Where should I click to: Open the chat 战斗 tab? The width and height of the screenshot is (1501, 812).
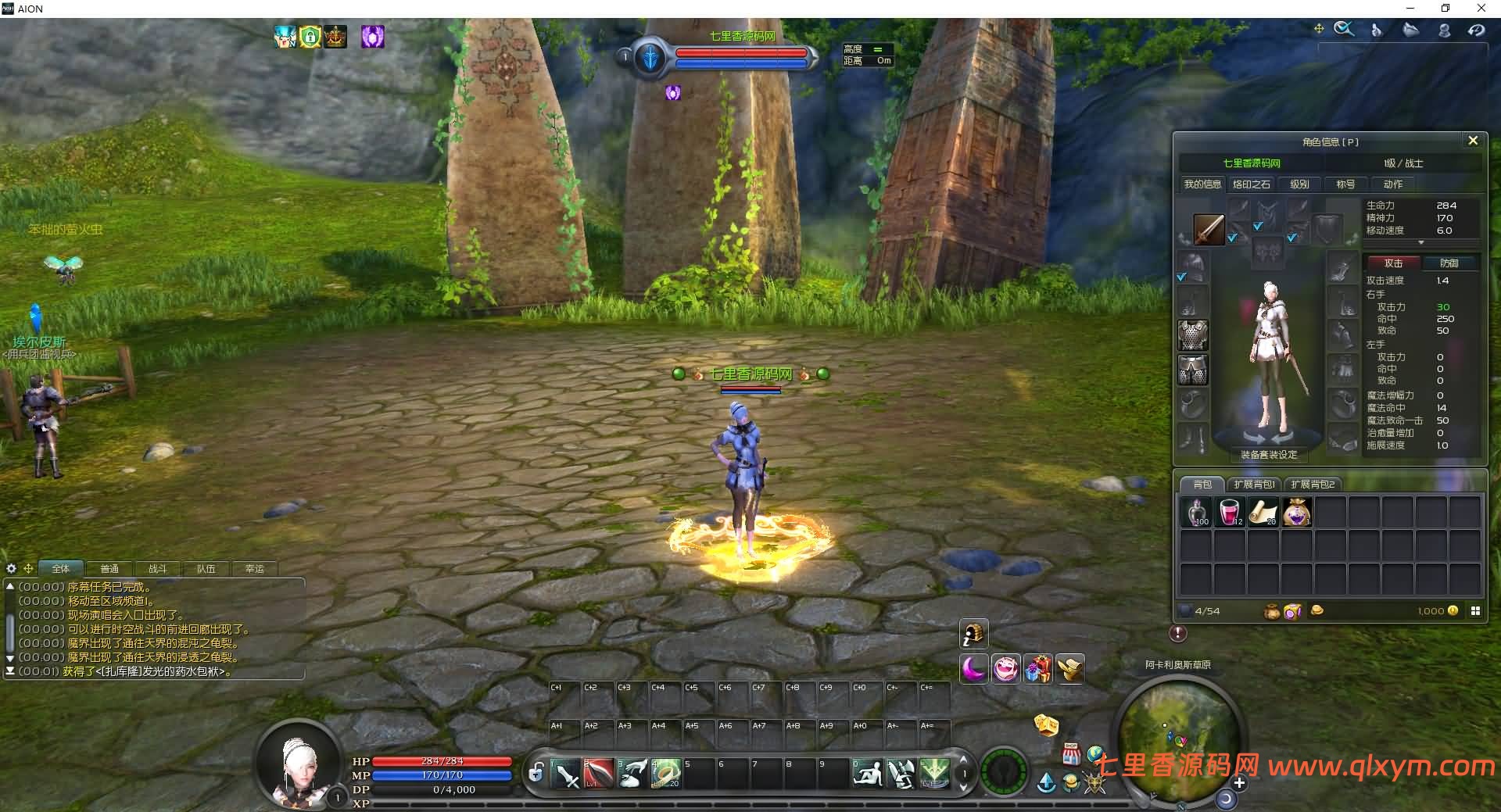157,569
